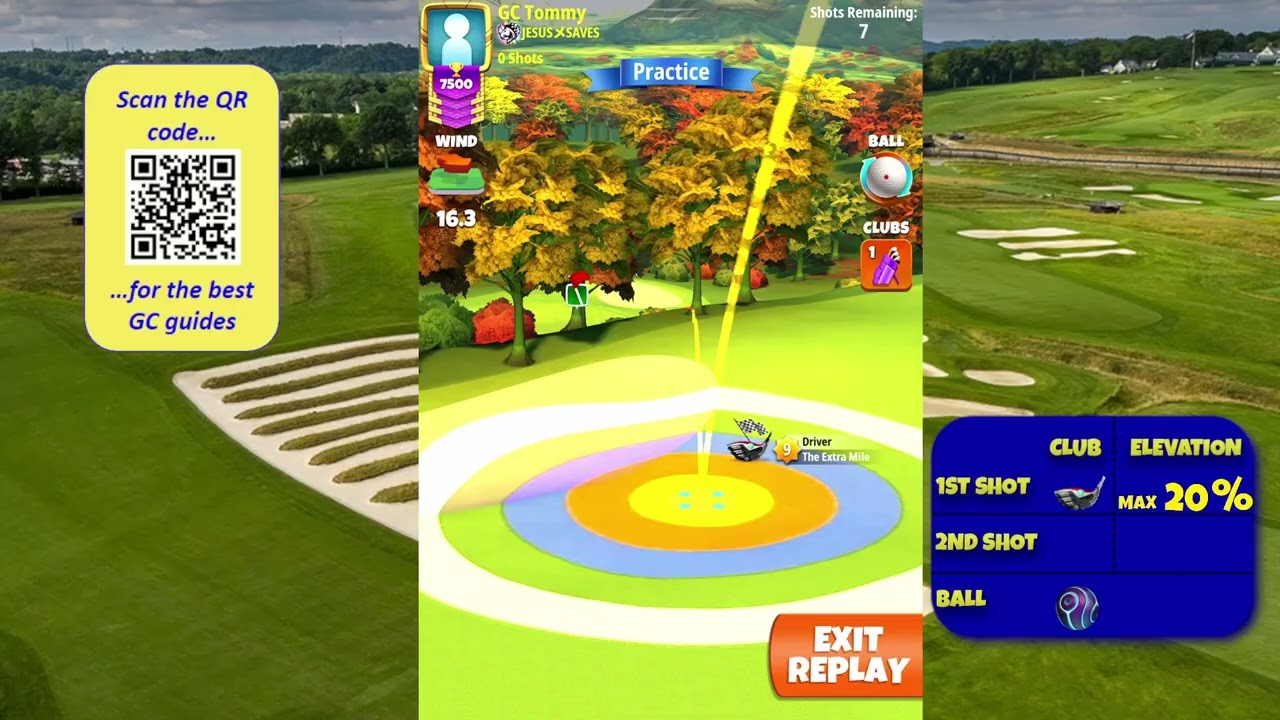Click the Exit Replay button
1280x720 pixels.
pyautogui.click(x=847, y=655)
